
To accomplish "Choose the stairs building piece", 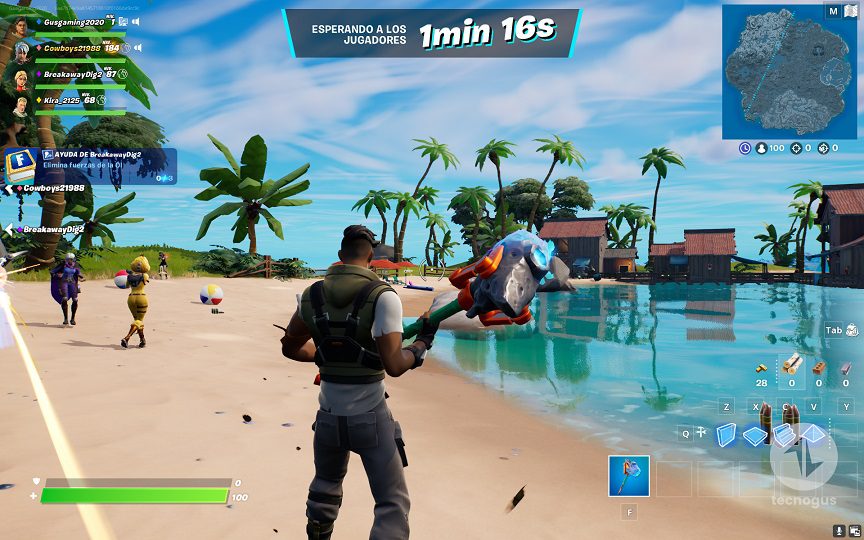I will (x=784, y=434).
